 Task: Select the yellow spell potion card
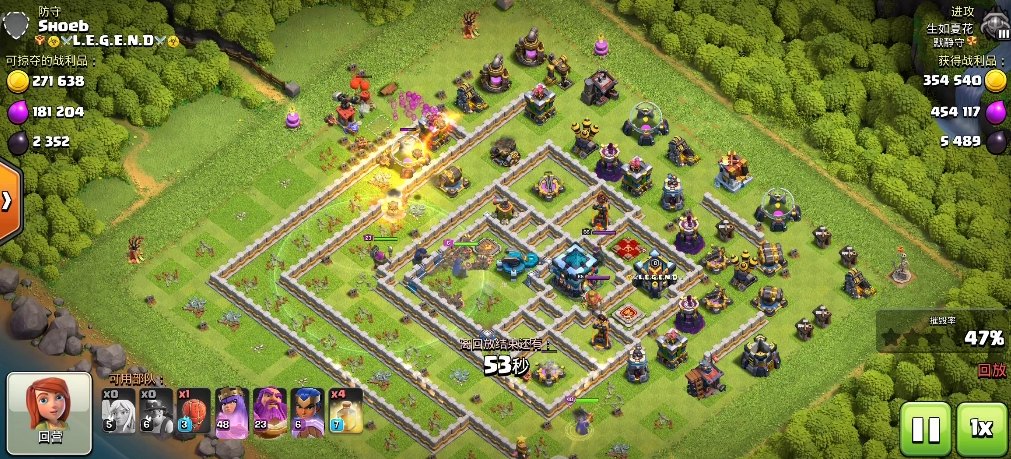[x=345, y=411]
